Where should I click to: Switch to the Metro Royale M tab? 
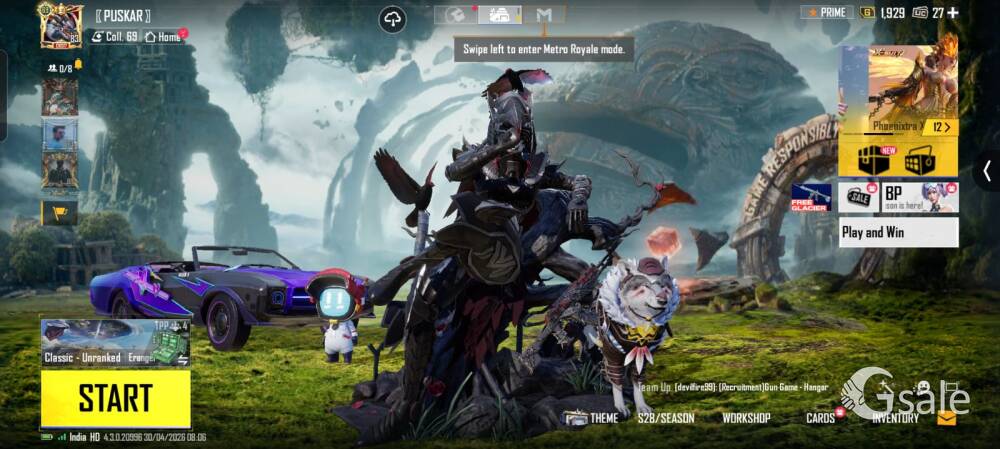tap(544, 15)
